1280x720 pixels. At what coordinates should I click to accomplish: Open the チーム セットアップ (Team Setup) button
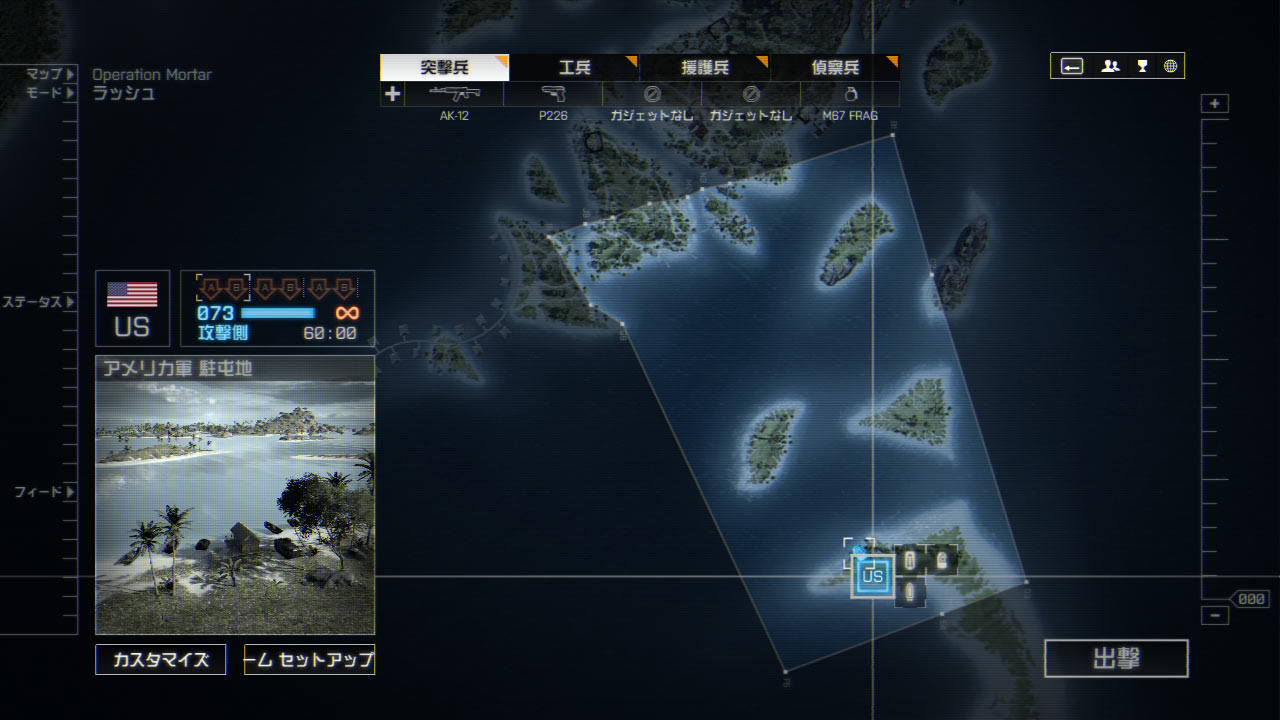pyautogui.click(x=309, y=660)
